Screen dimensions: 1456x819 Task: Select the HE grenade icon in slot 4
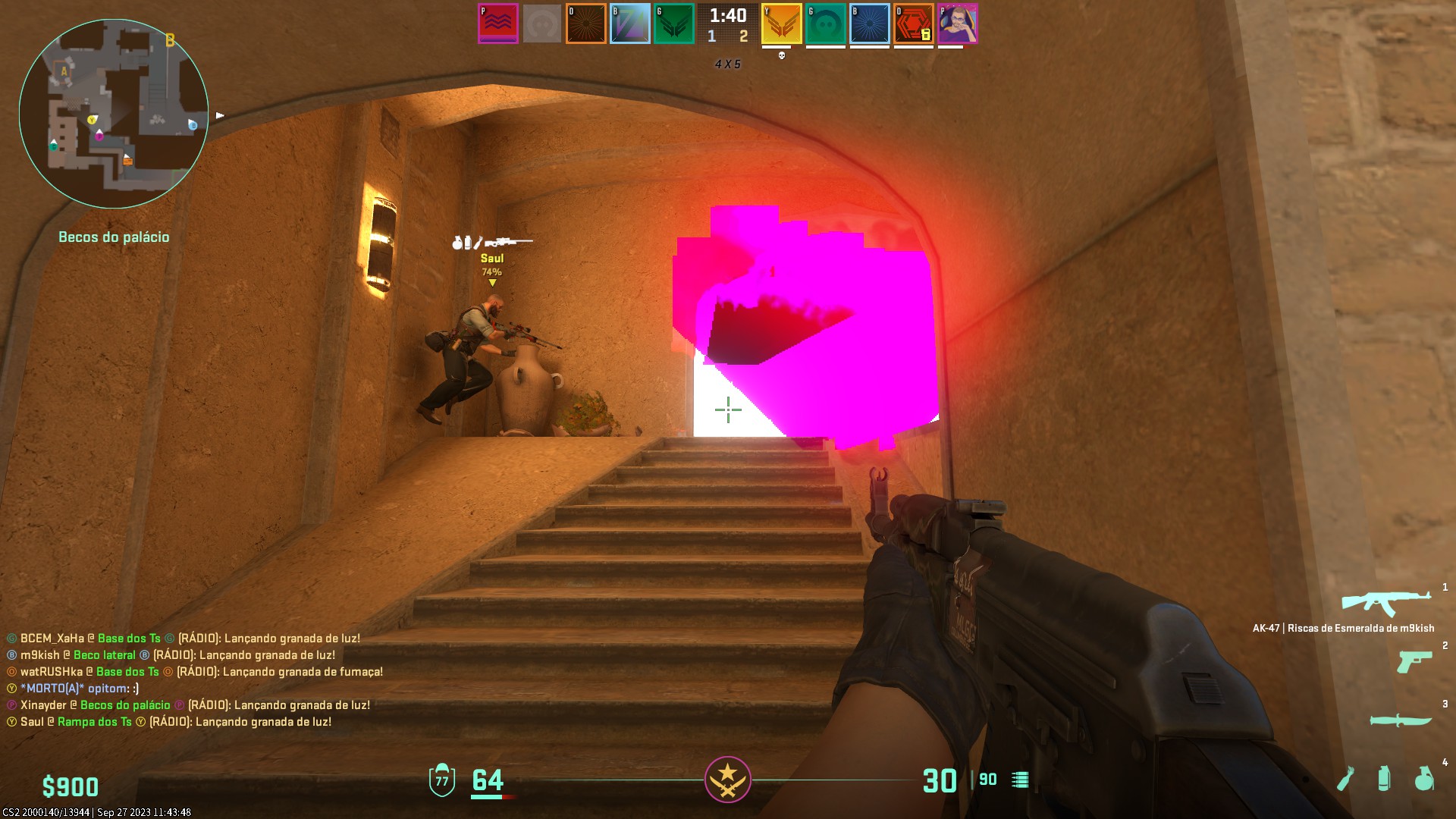[1424, 778]
